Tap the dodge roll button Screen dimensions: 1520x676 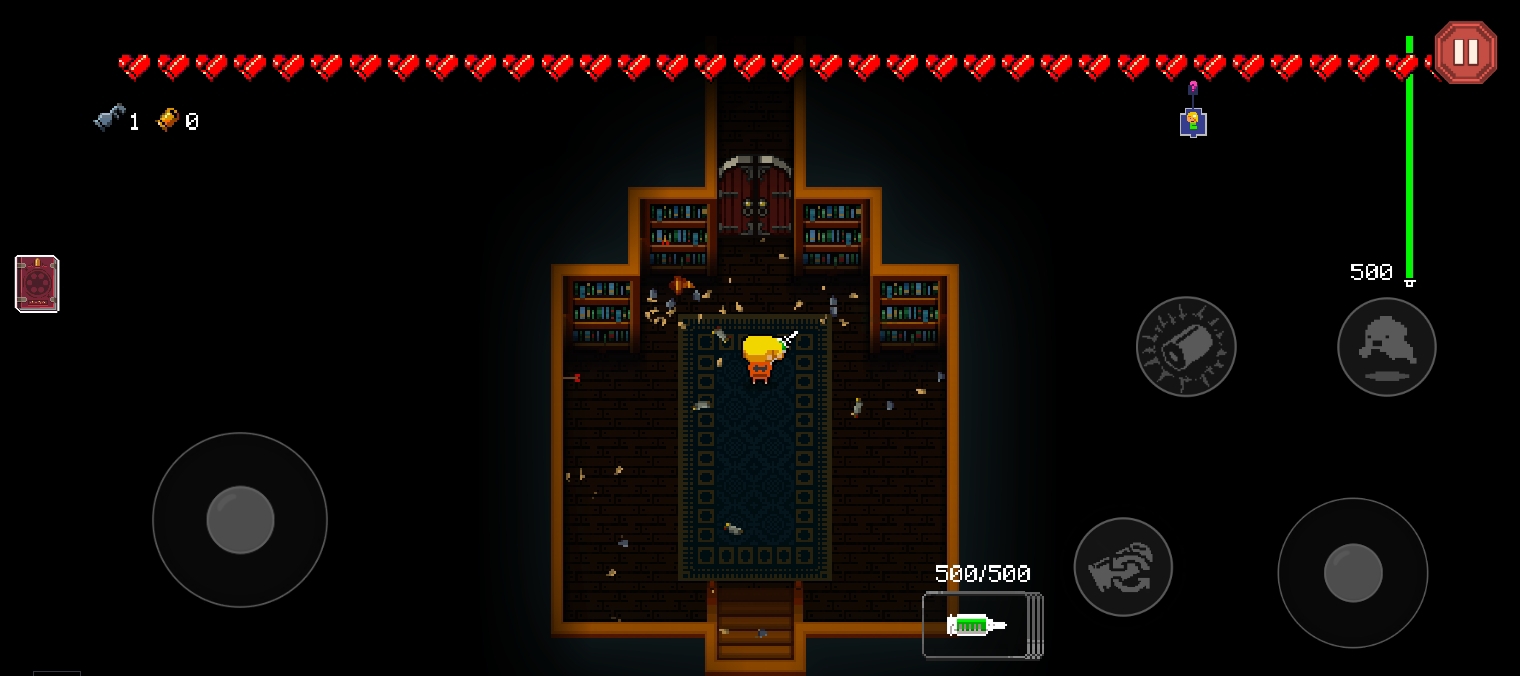click(x=1386, y=346)
